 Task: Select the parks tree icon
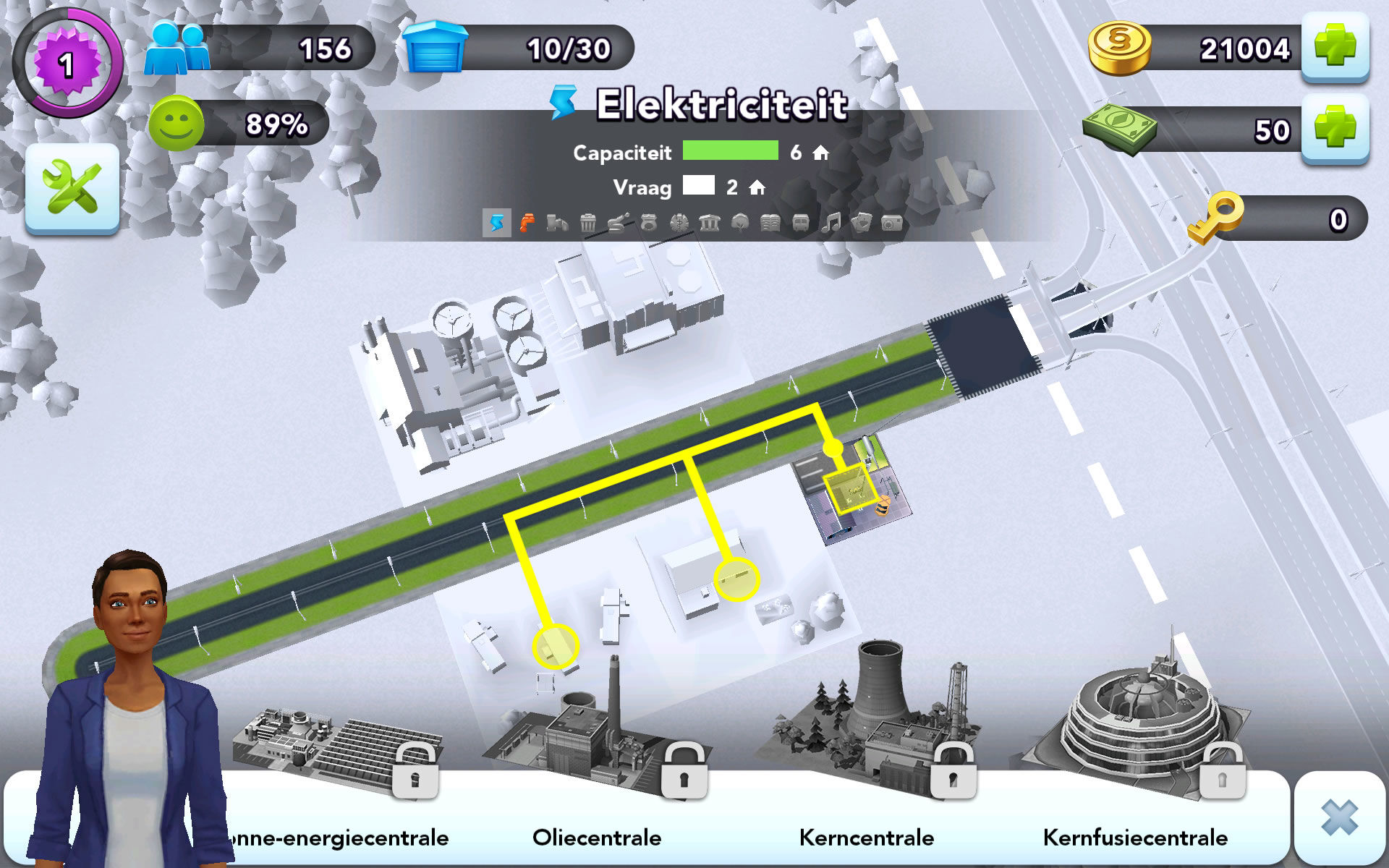click(x=739, y=223)
